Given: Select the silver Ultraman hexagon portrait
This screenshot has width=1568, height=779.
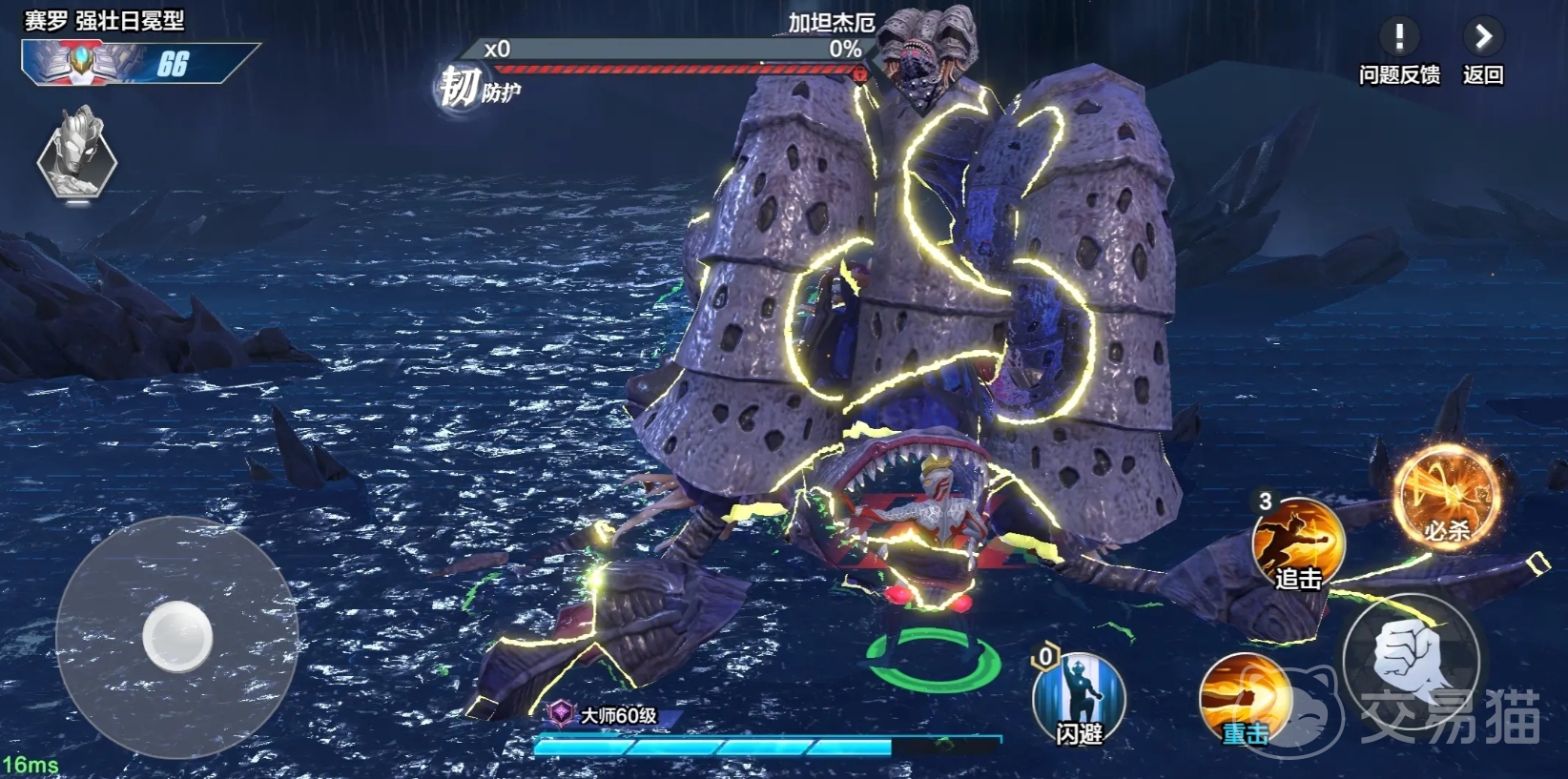Looking at the screenshot, I should tap(77, 156).
